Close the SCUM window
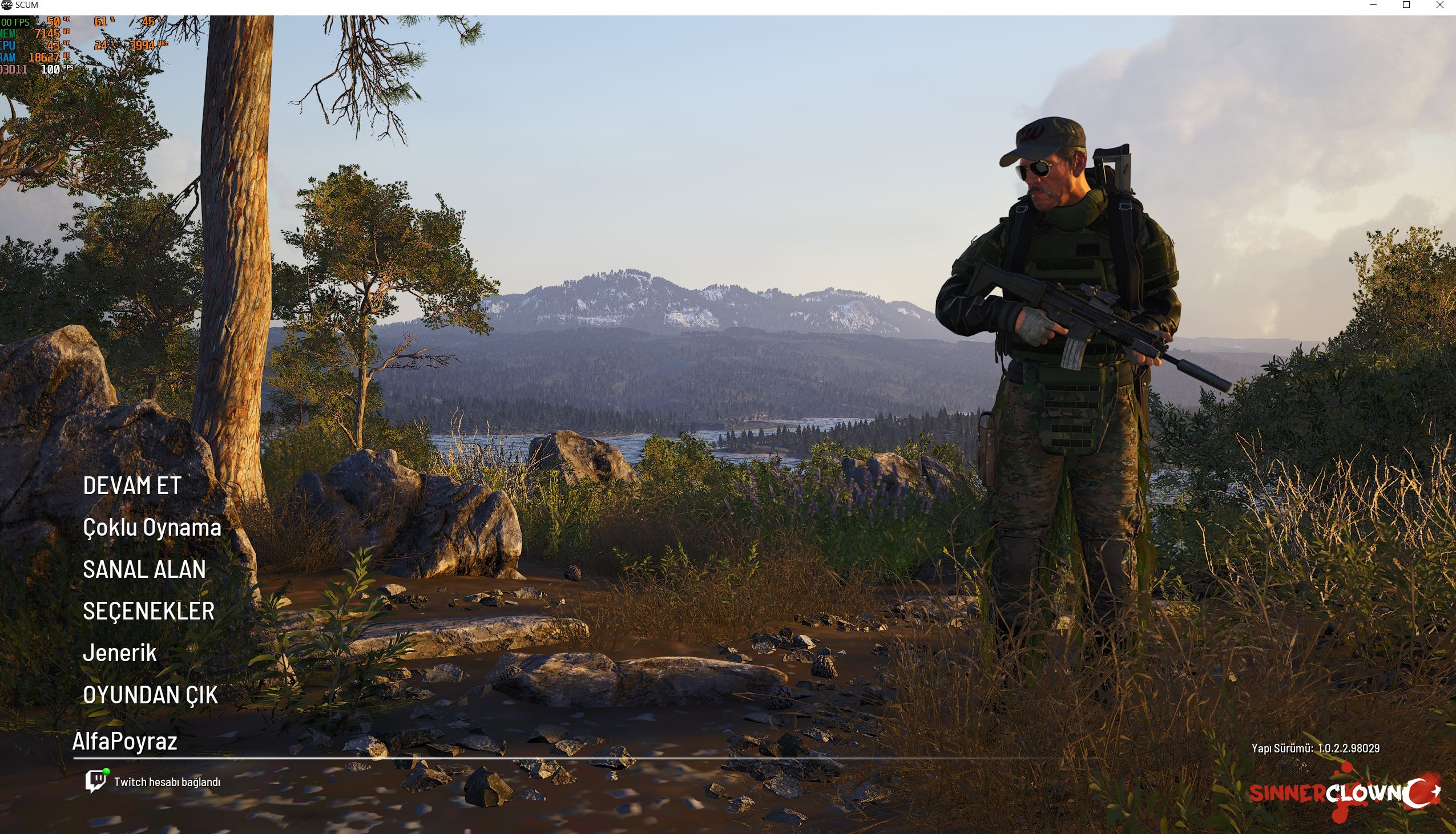1456x834 pixels. click(1439, 5)
